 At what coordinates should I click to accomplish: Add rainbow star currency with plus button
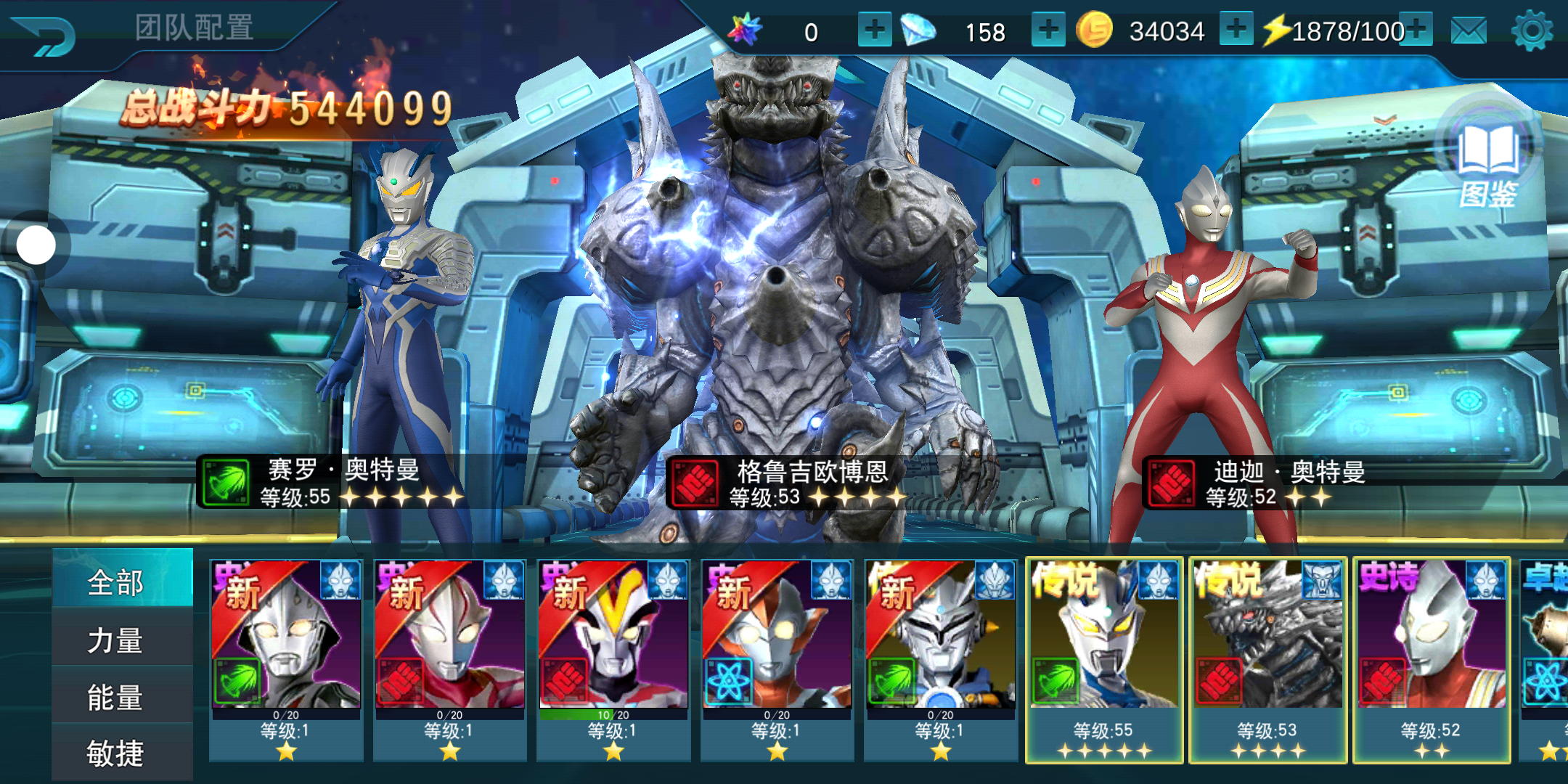[x=874, y=30]
